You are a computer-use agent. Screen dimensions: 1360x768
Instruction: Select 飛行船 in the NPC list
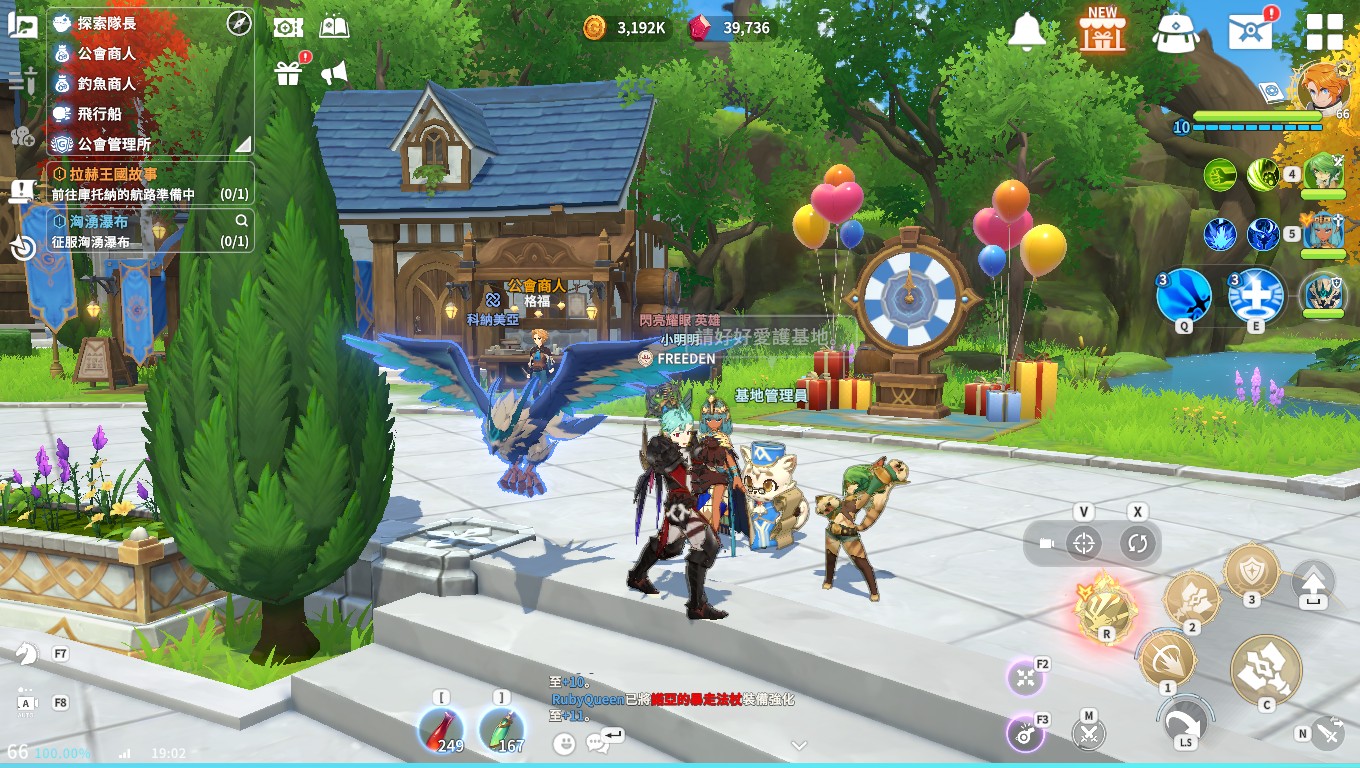tap(100, 114)
